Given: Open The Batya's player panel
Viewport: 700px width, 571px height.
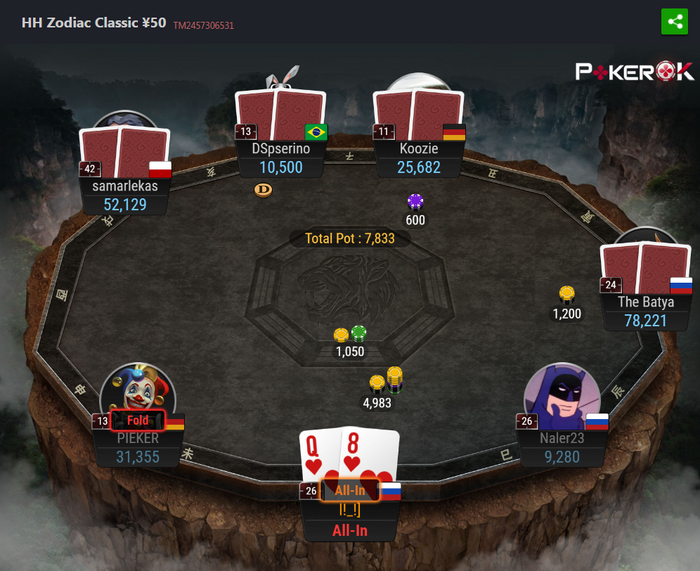Looking at the screenshot, I should click(x=645, y=310).
